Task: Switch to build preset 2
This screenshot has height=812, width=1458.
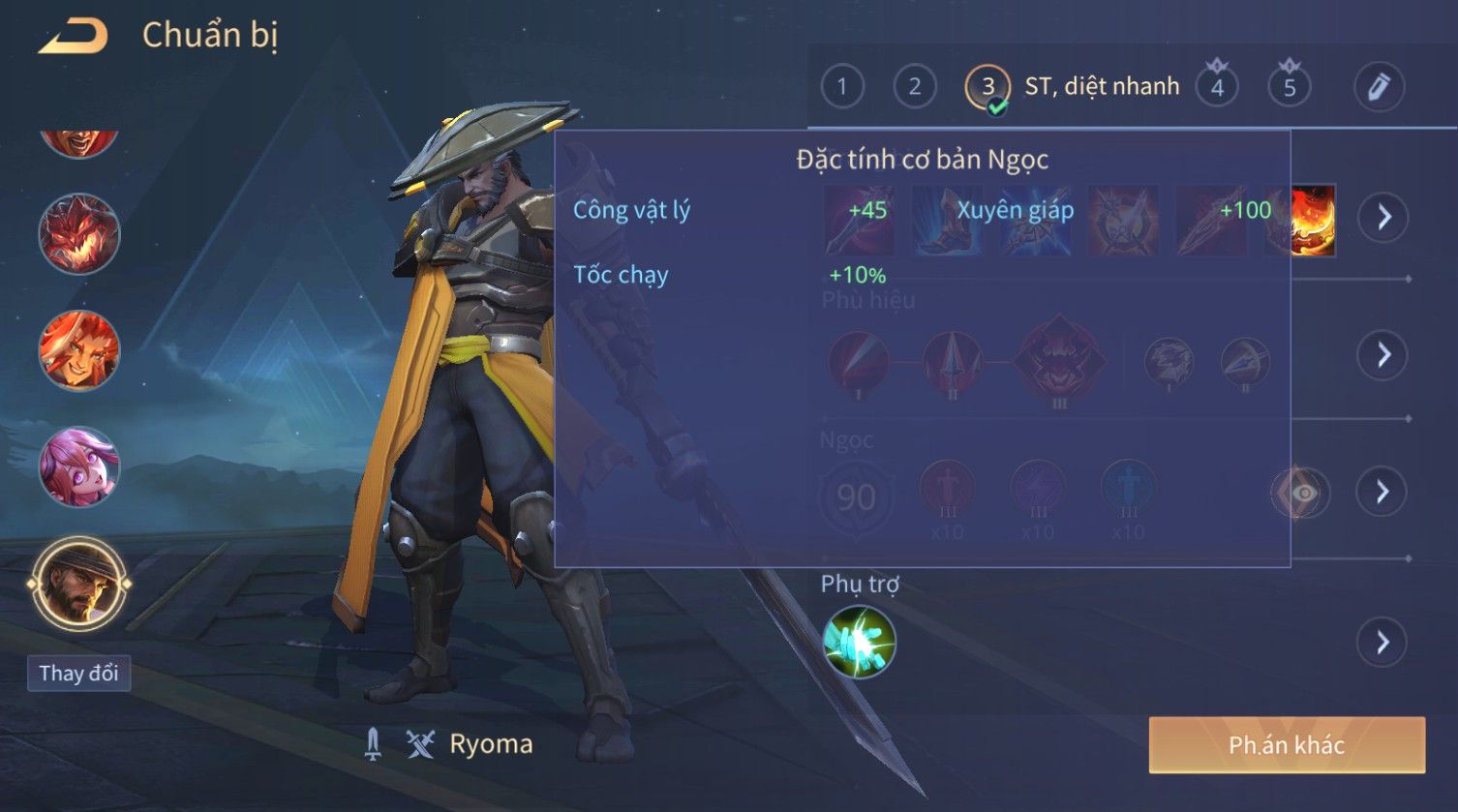Action: click(x=914, y=87)
